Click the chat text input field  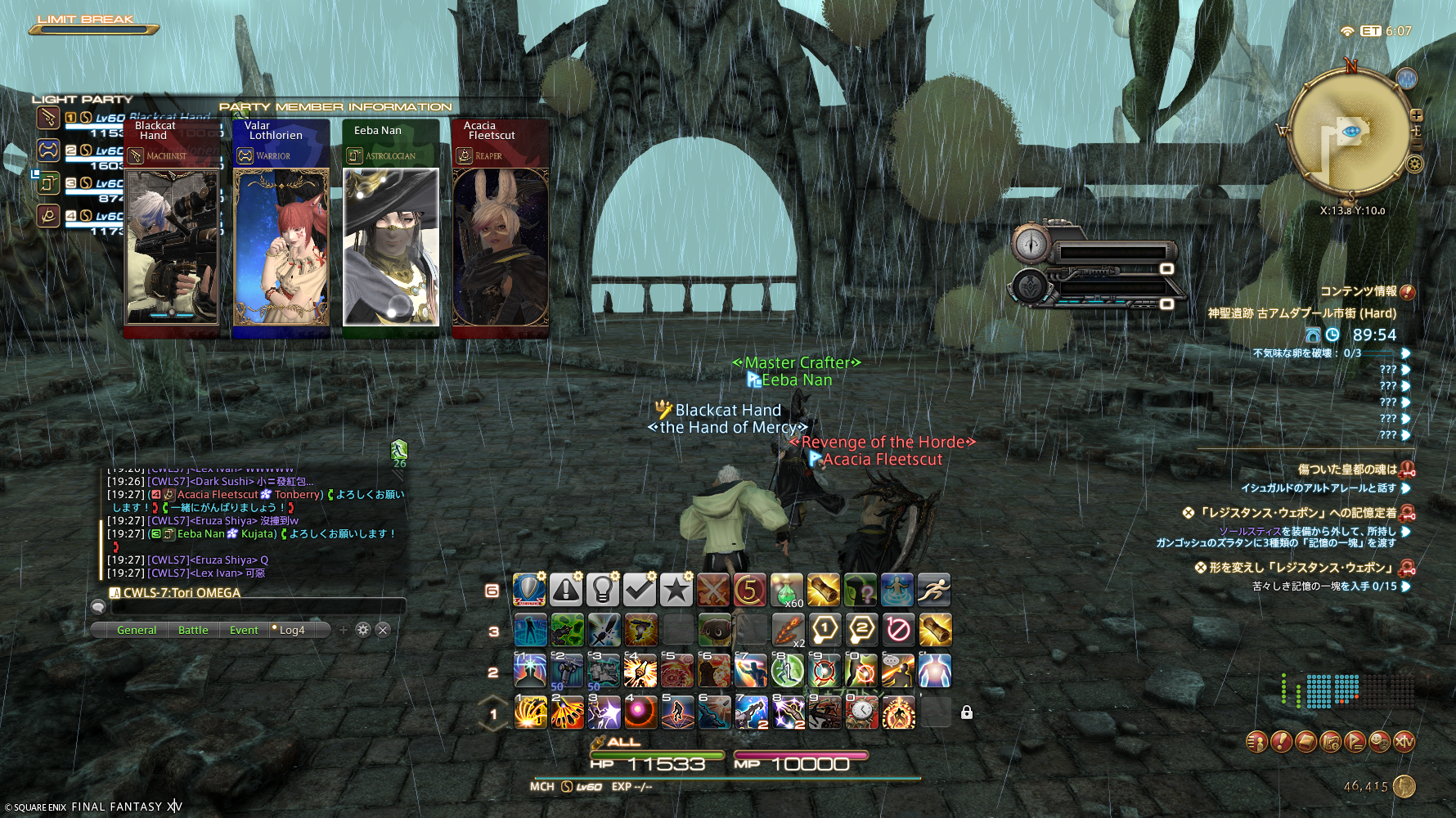click(x=258, y=607)
